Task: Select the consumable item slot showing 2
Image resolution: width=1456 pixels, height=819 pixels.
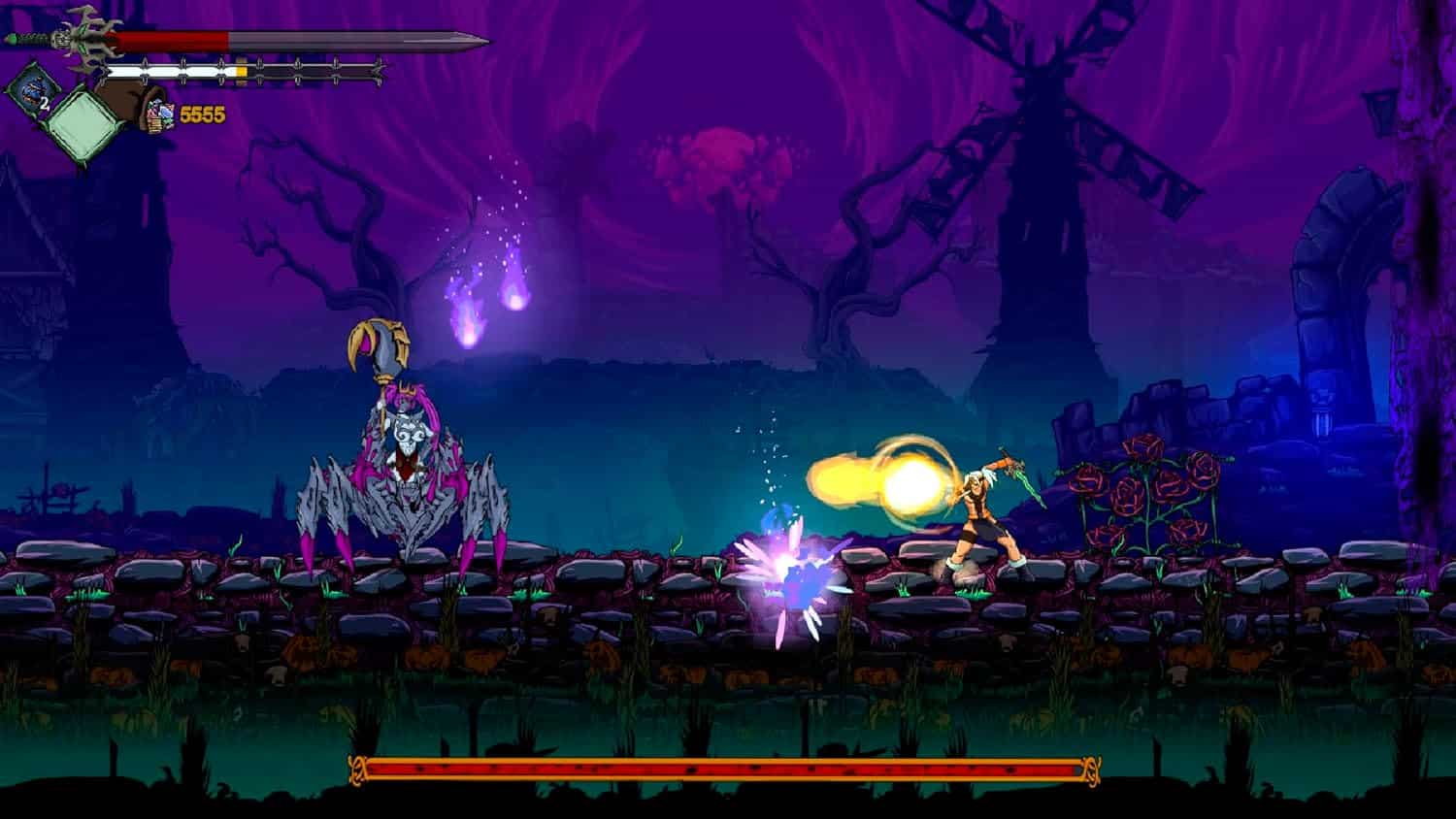Action: 32,89
